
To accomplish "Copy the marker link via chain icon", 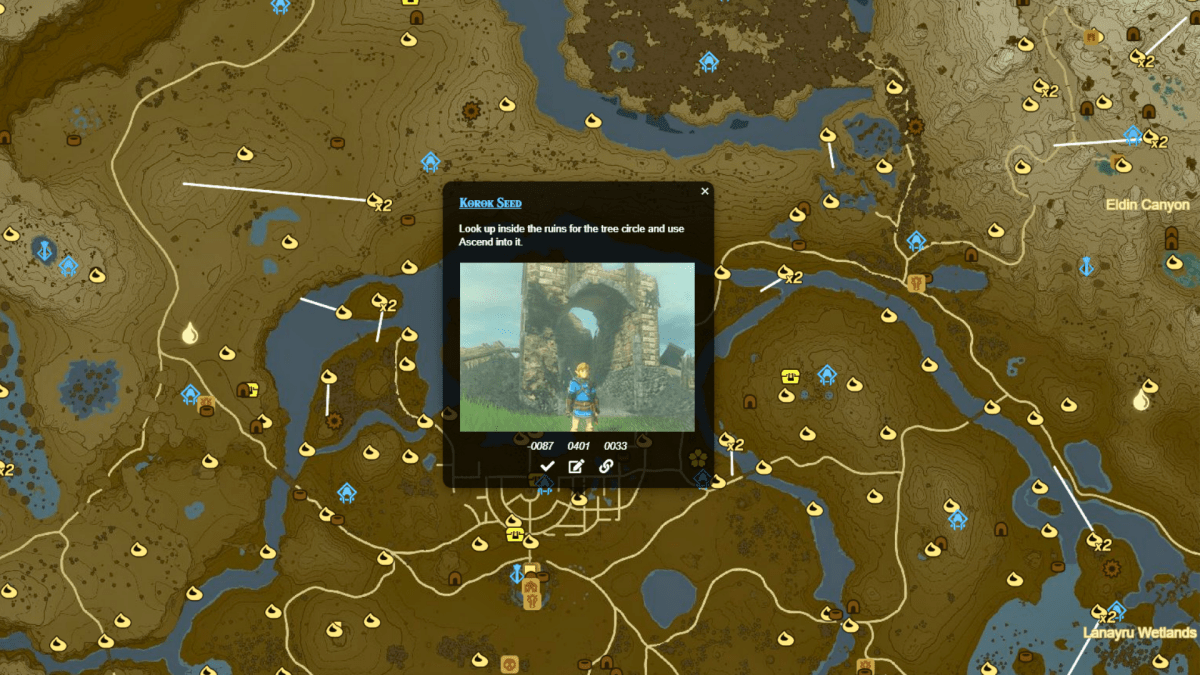I will tap(605, 466).
